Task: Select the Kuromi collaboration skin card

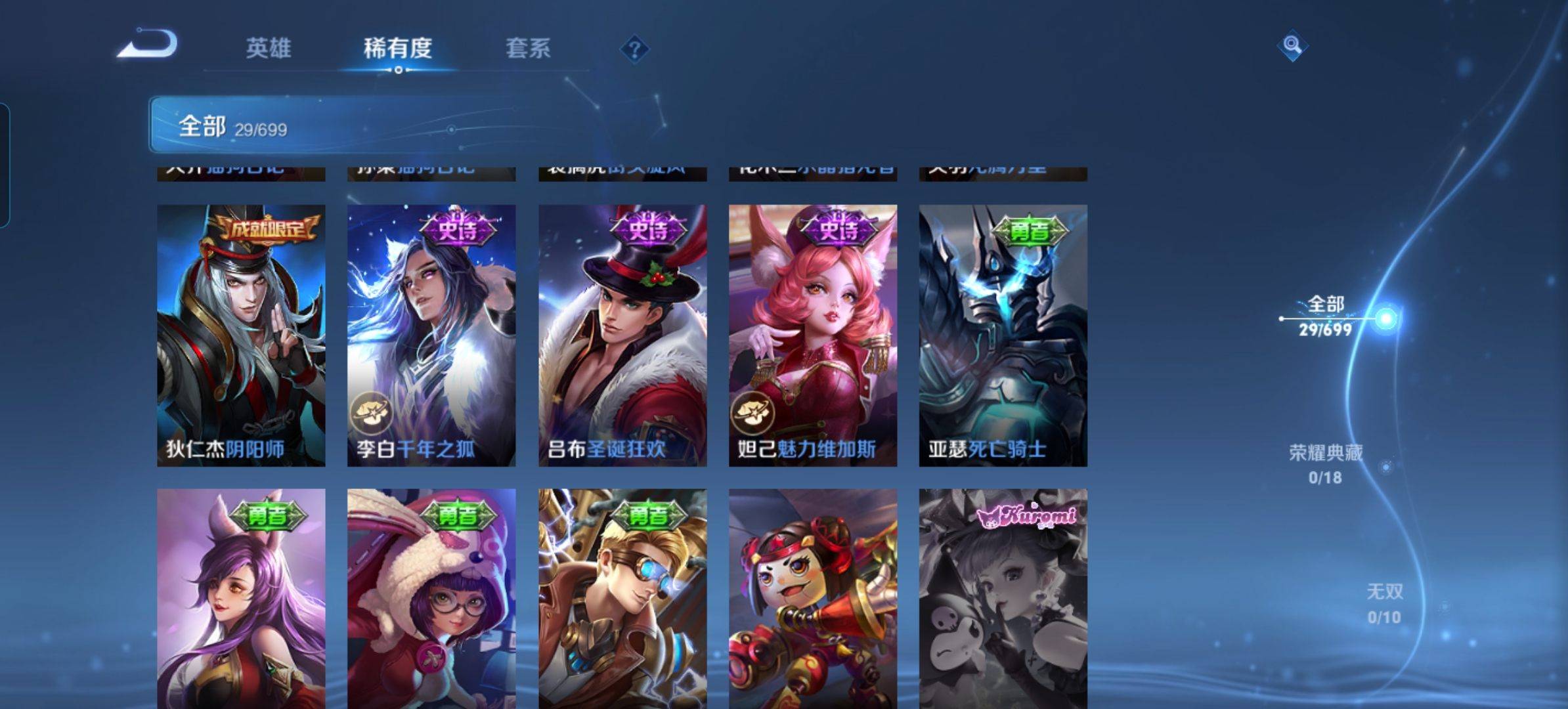Action: 1003,597
